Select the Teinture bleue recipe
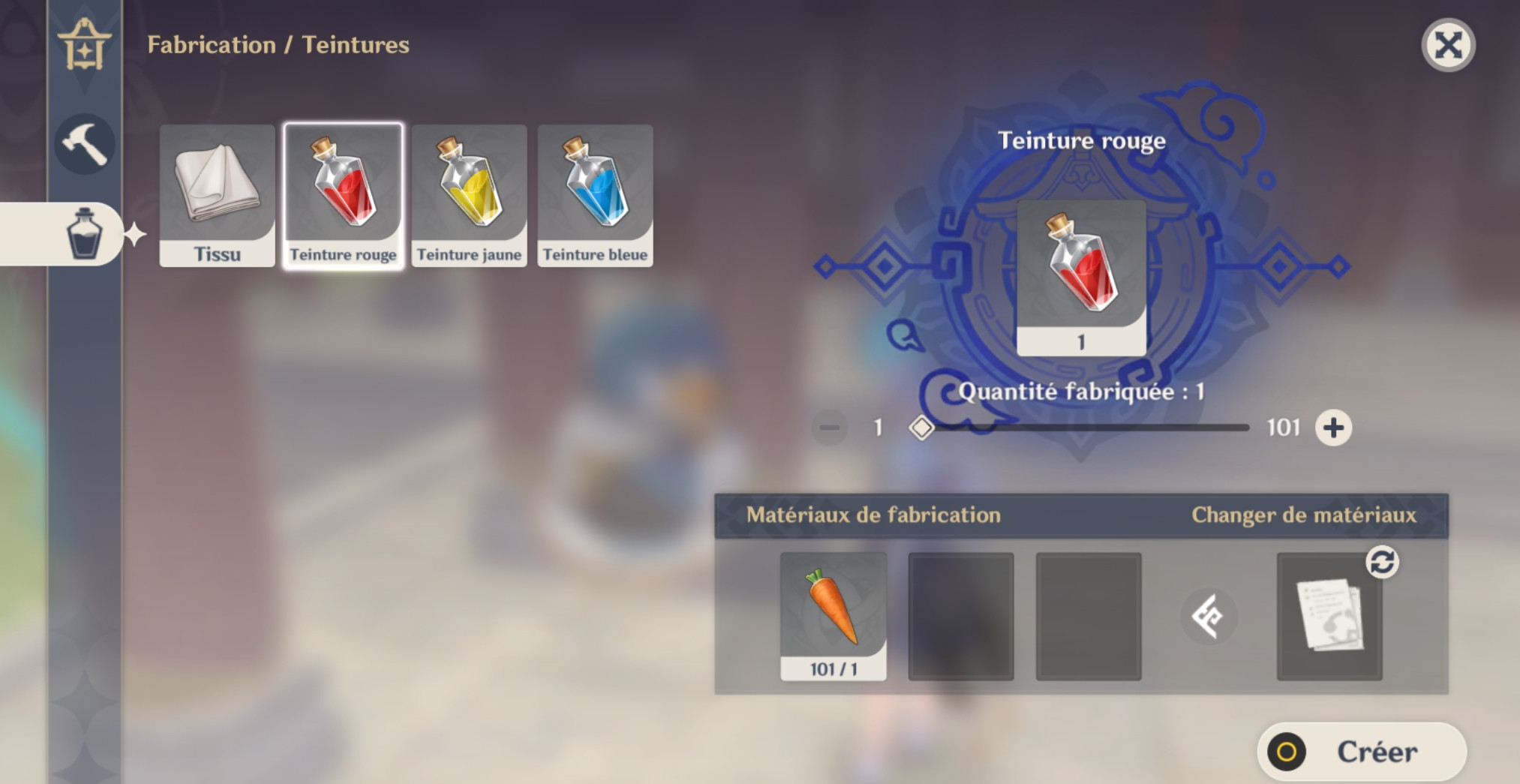This screenshot has width=1520, height=784. pos(595,195)
